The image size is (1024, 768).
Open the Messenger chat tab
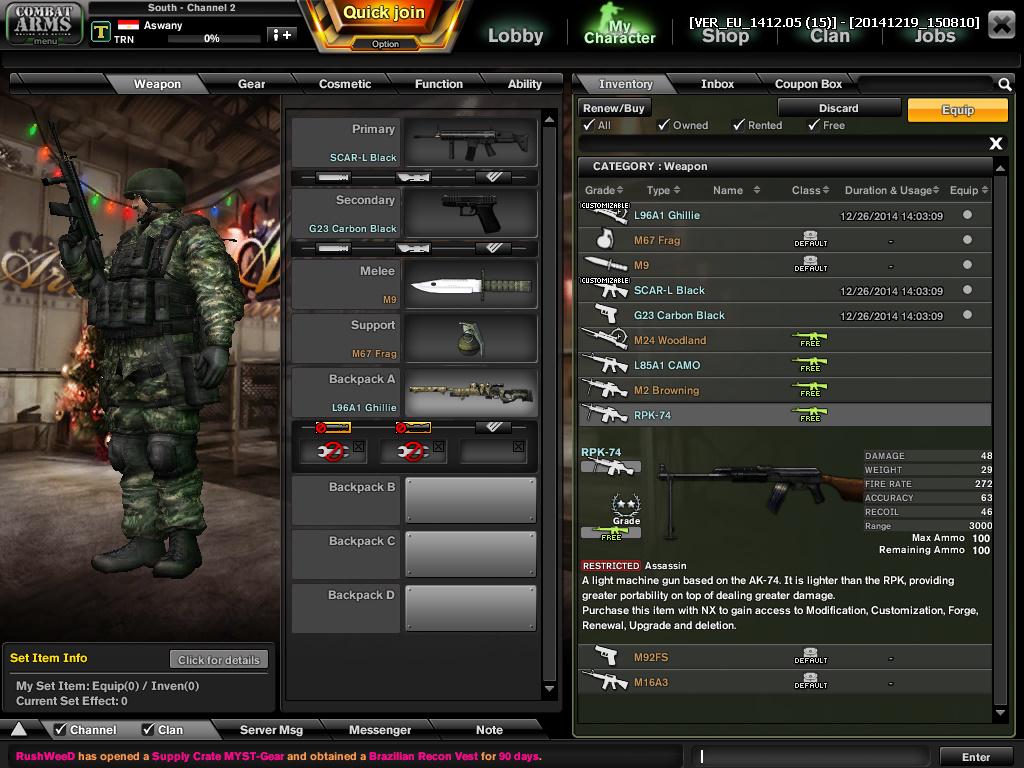pyautogui.click(x=379, y=730)
